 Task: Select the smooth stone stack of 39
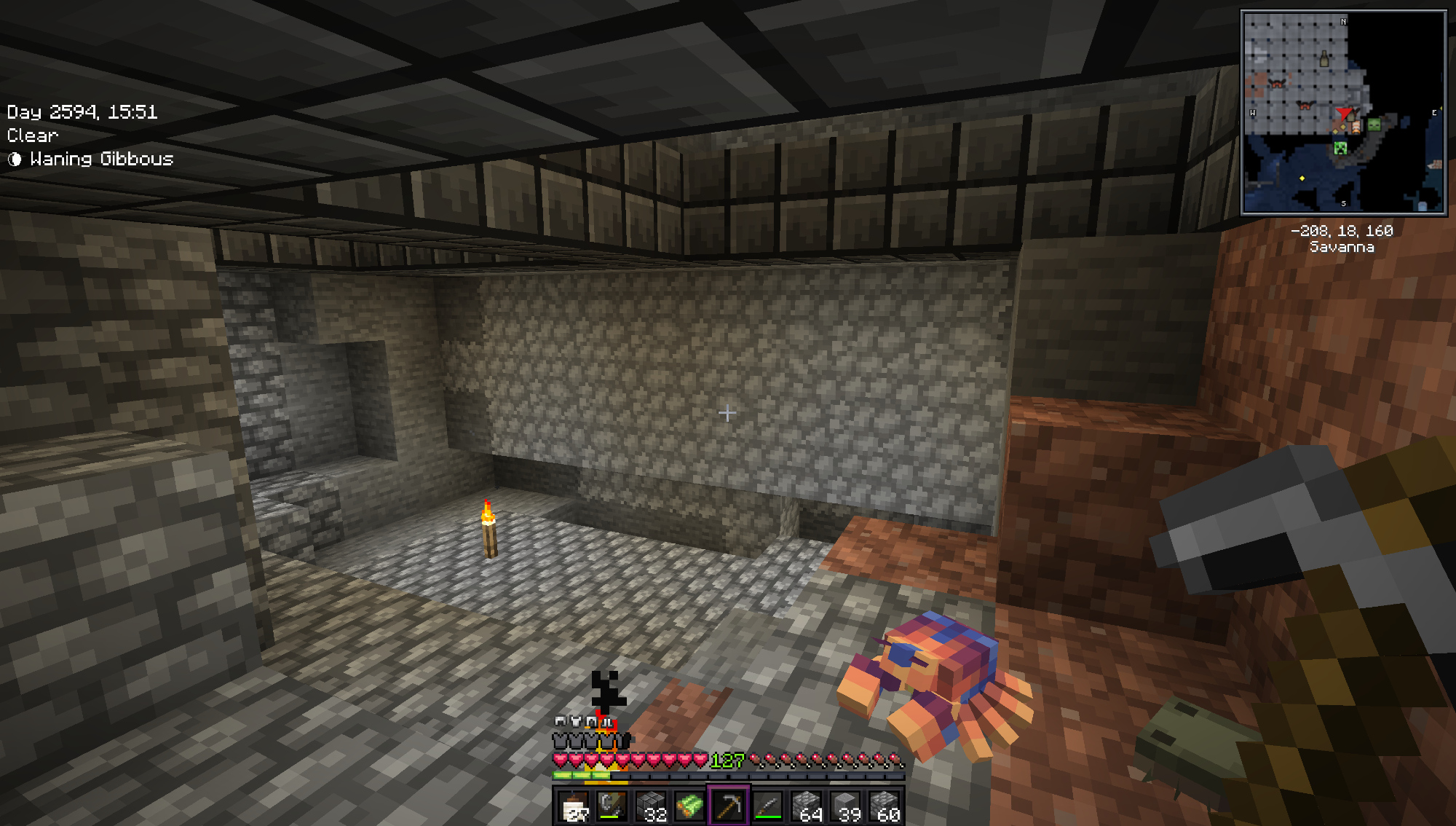tap(845, 806)
